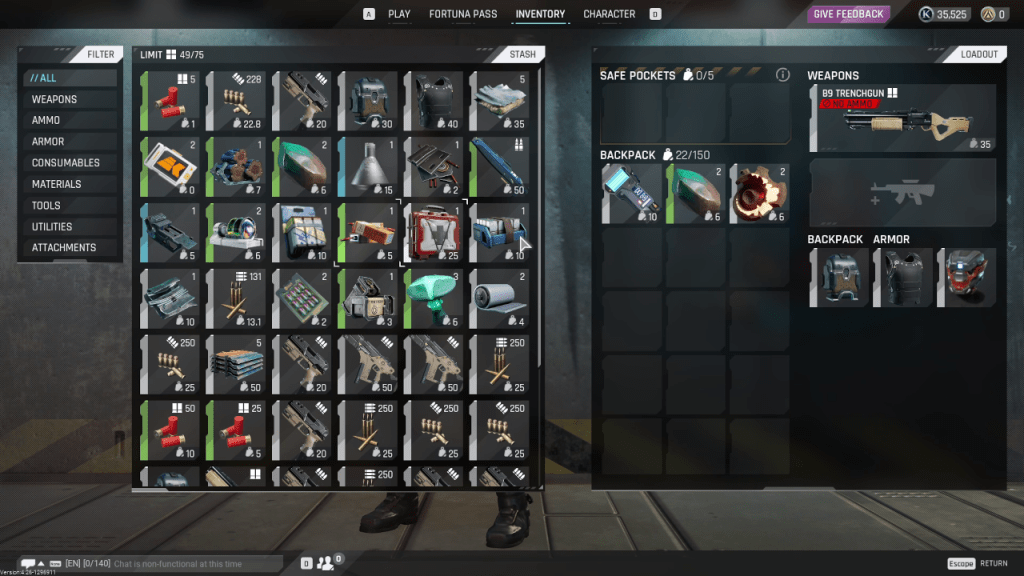
Task: Show Utilities items only
Action: pyautogui.click(x=52, y=226)
